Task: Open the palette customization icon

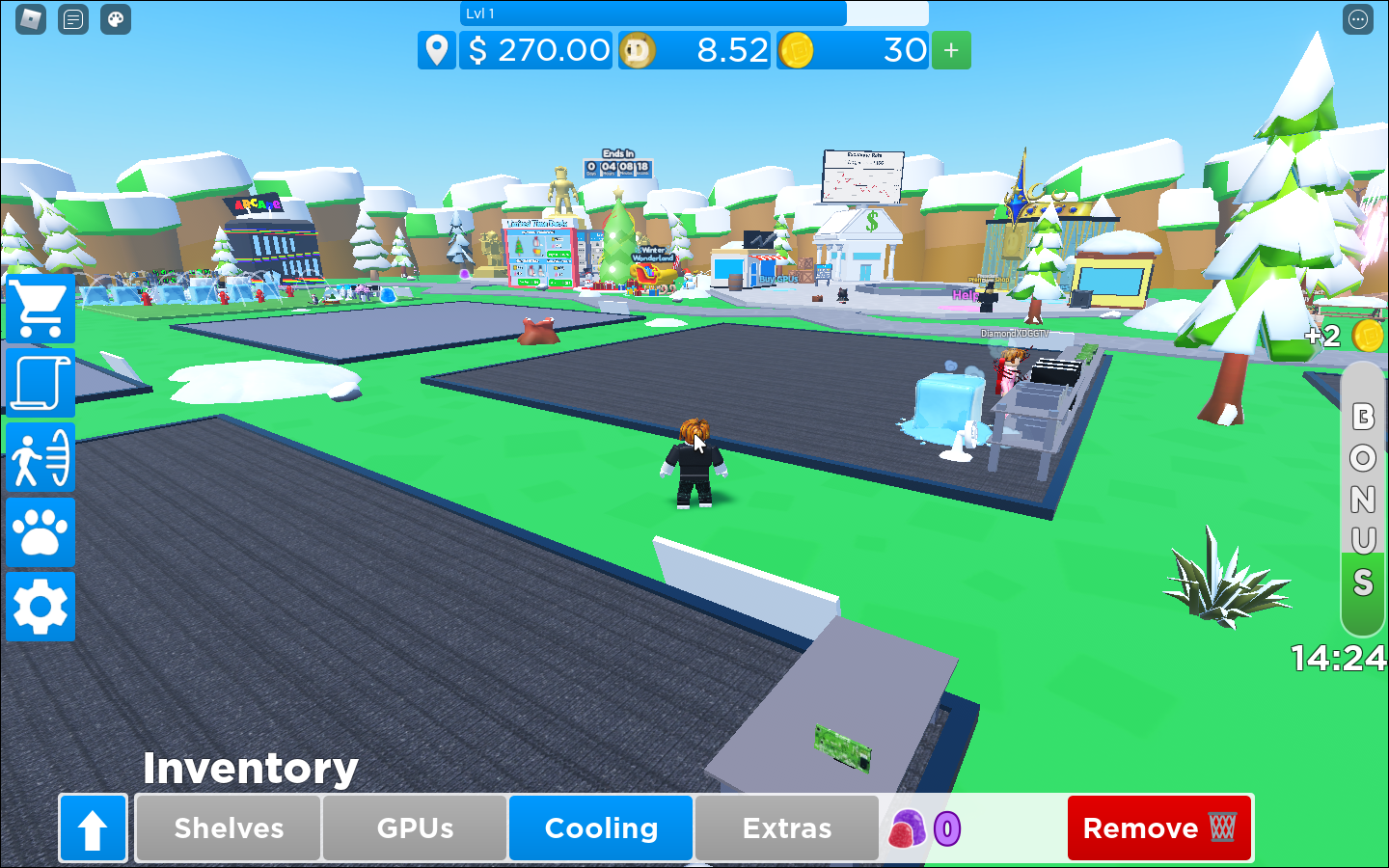Action: point(115,19)
